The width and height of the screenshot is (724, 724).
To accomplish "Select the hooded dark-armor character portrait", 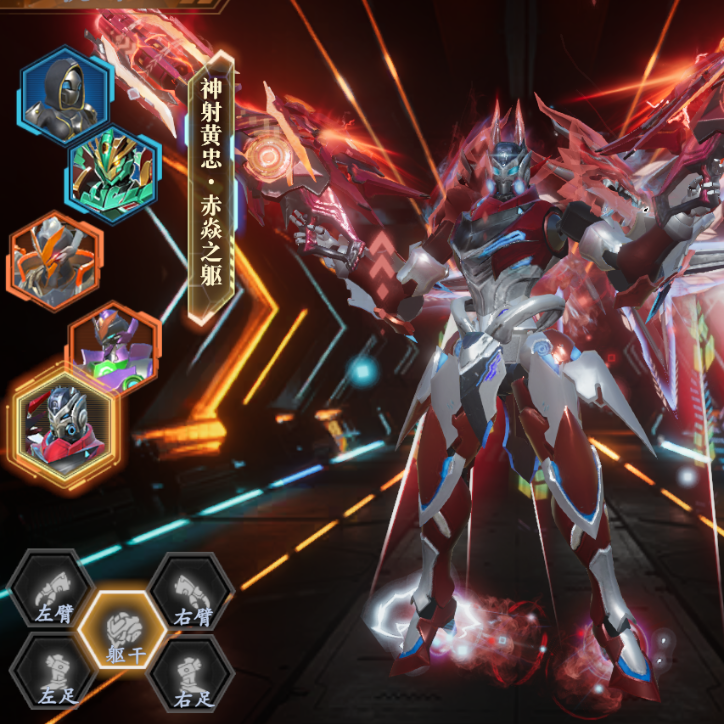I will click(x=64, y=96).
